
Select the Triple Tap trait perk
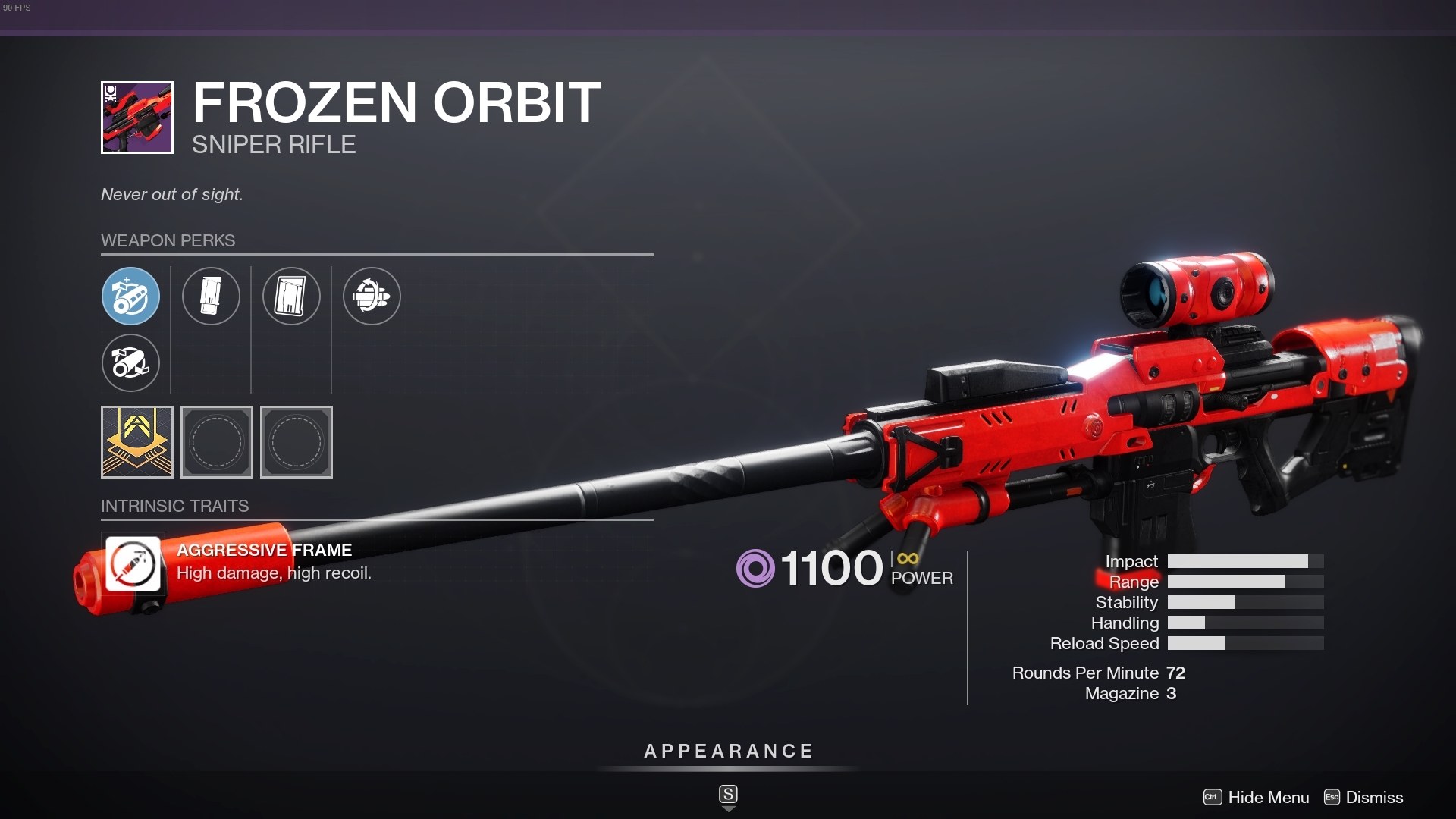point(372,296)
